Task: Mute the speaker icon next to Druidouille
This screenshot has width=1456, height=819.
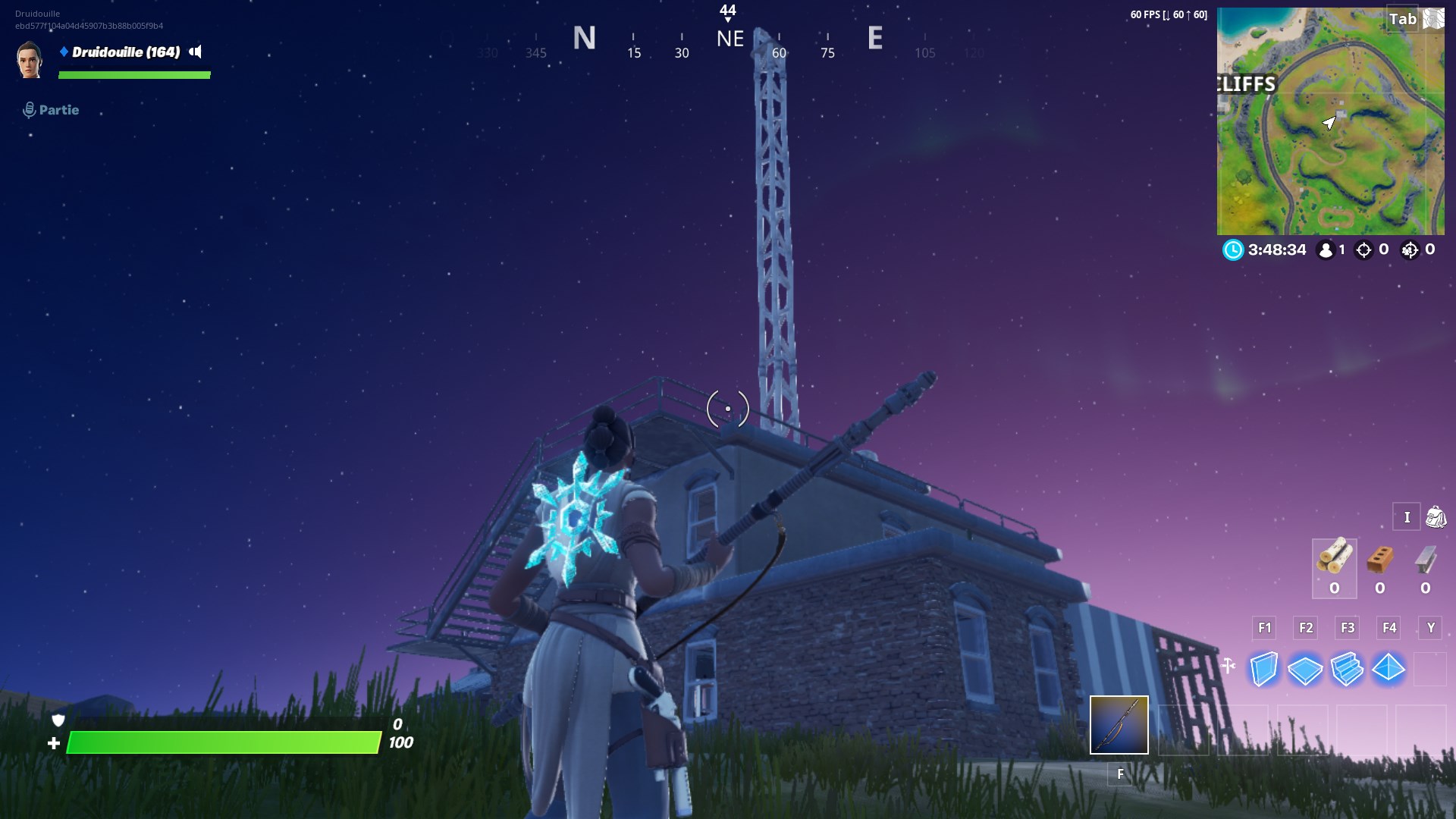Action: pyautogui.click(x=196, y=53)
